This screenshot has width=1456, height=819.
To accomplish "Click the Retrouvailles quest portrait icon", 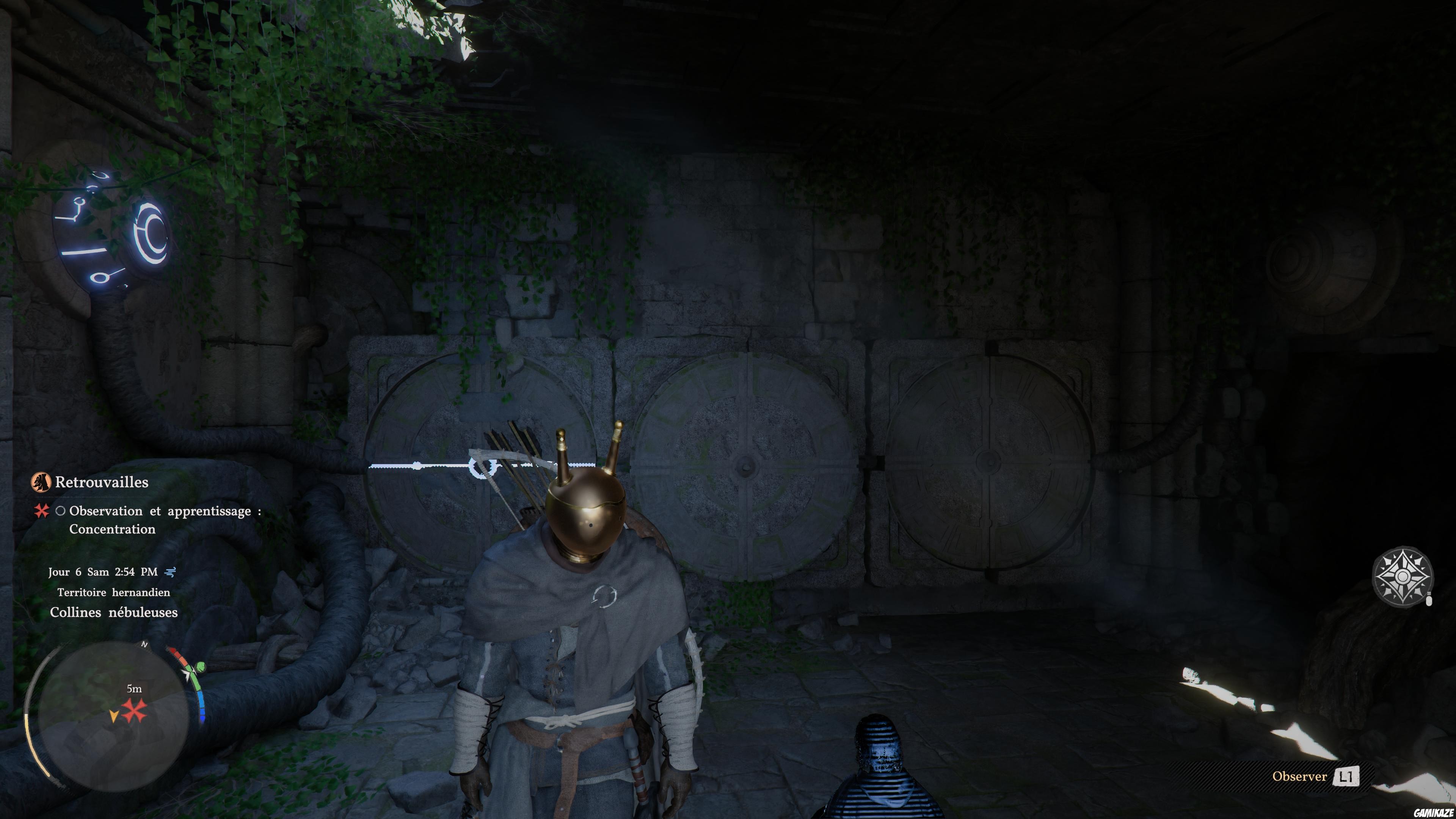I will (41, 482).
